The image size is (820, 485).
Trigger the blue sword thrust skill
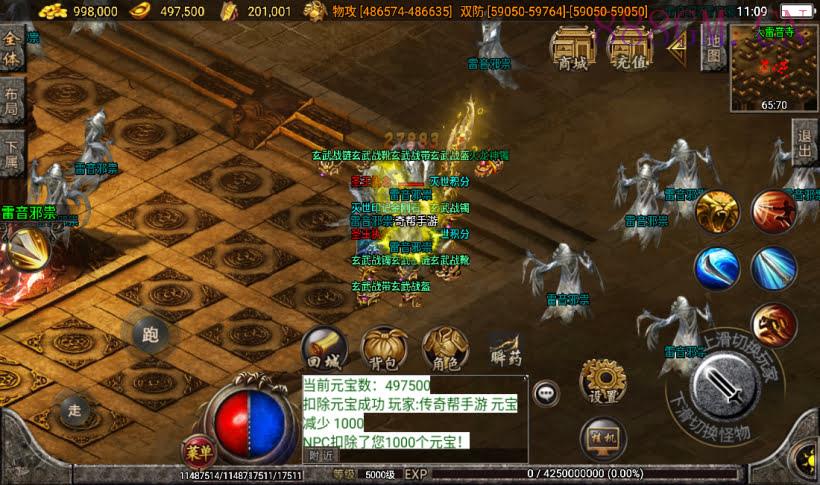[774, 268]
